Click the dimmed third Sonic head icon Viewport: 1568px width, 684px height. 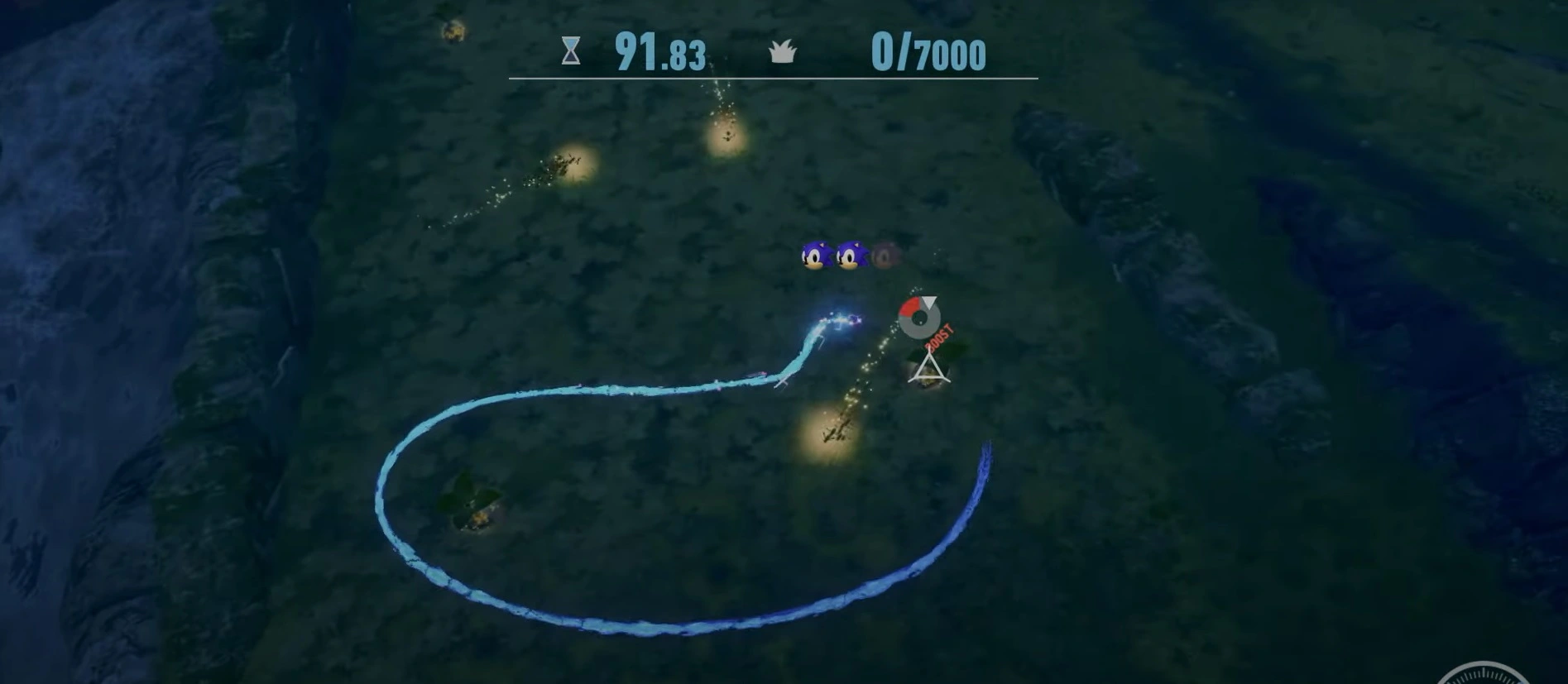point(883,255)
